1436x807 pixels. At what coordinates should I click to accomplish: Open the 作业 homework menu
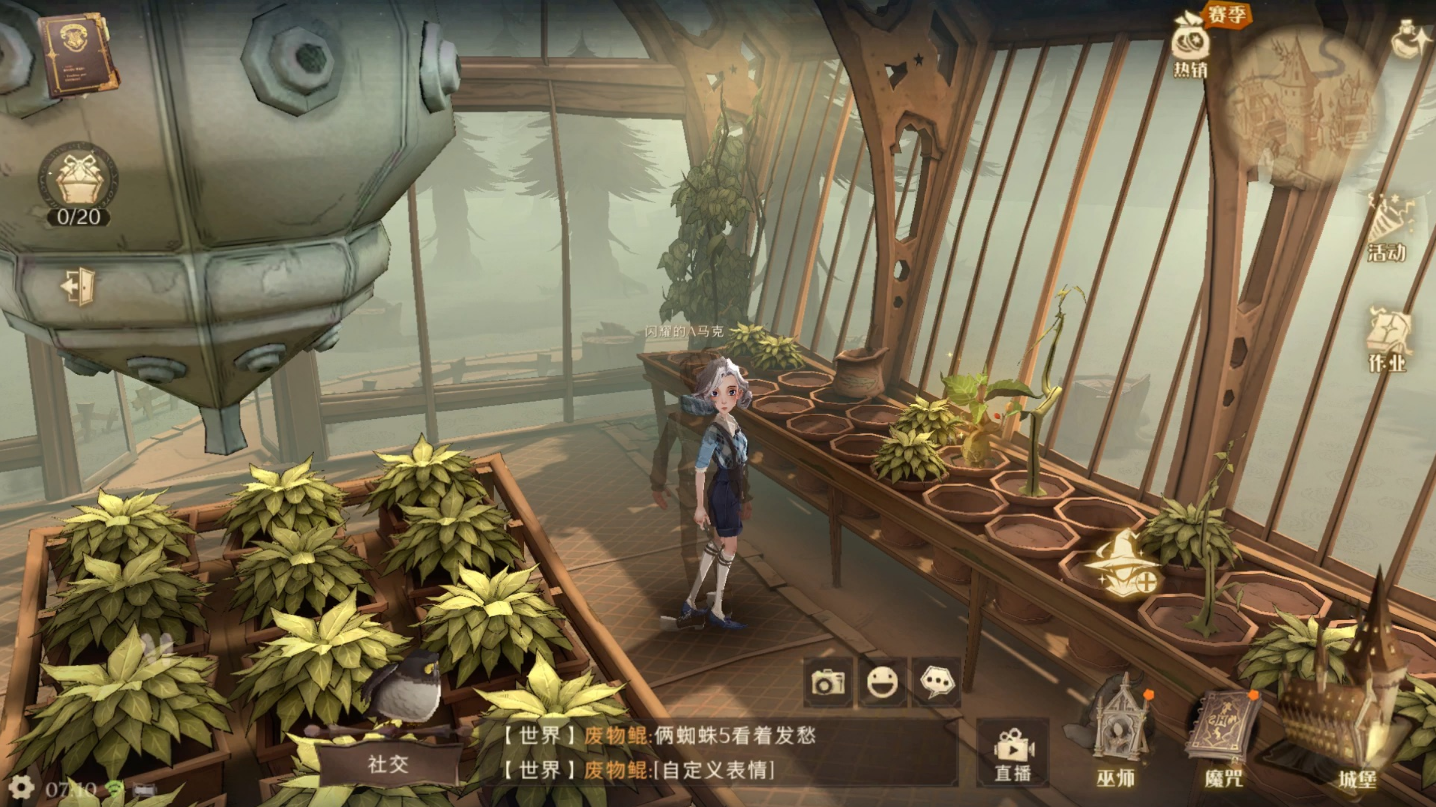pyautogui.click(x=1387, y=339)
